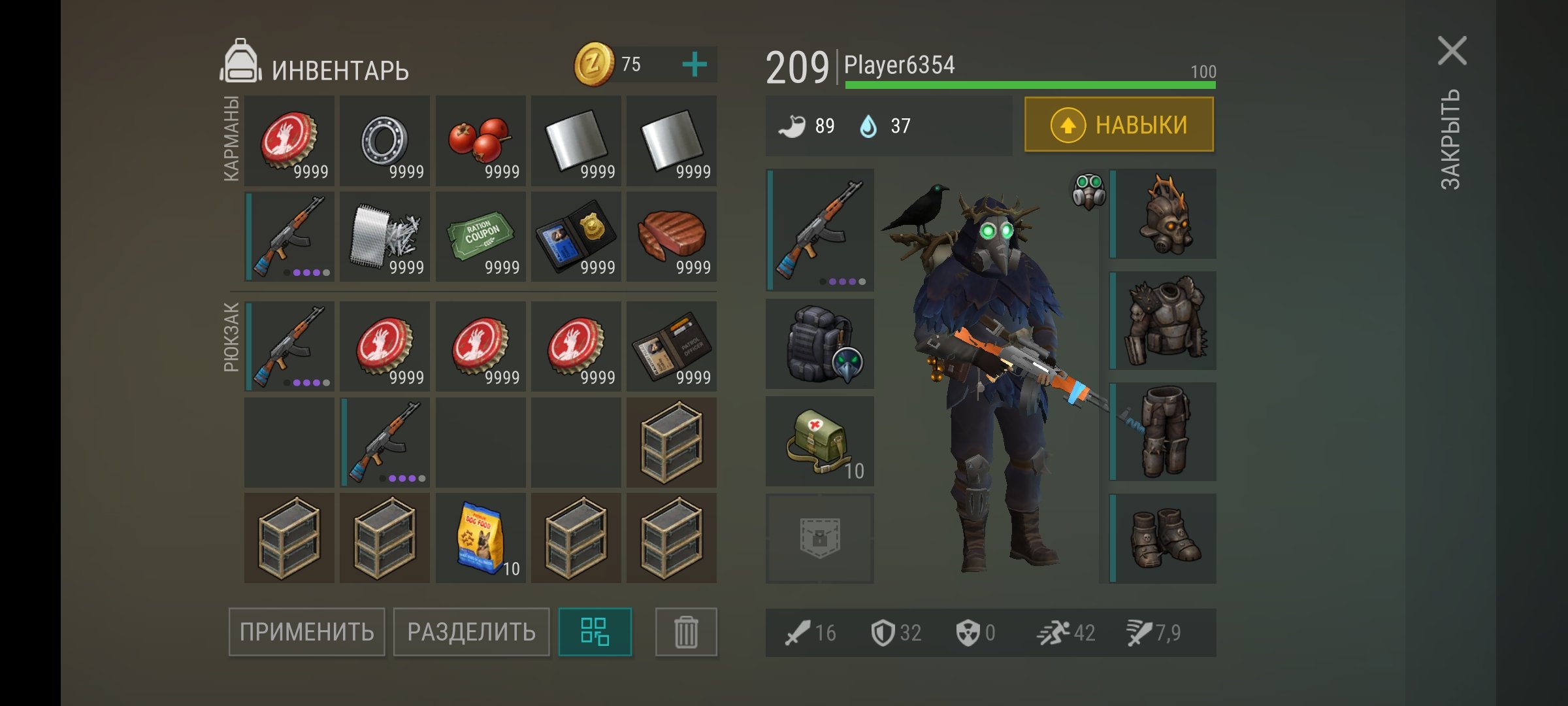The height and width of the screenshot is (706, 1568).
Task: Choose the equipped boots slot
Action: (1165, 538)
